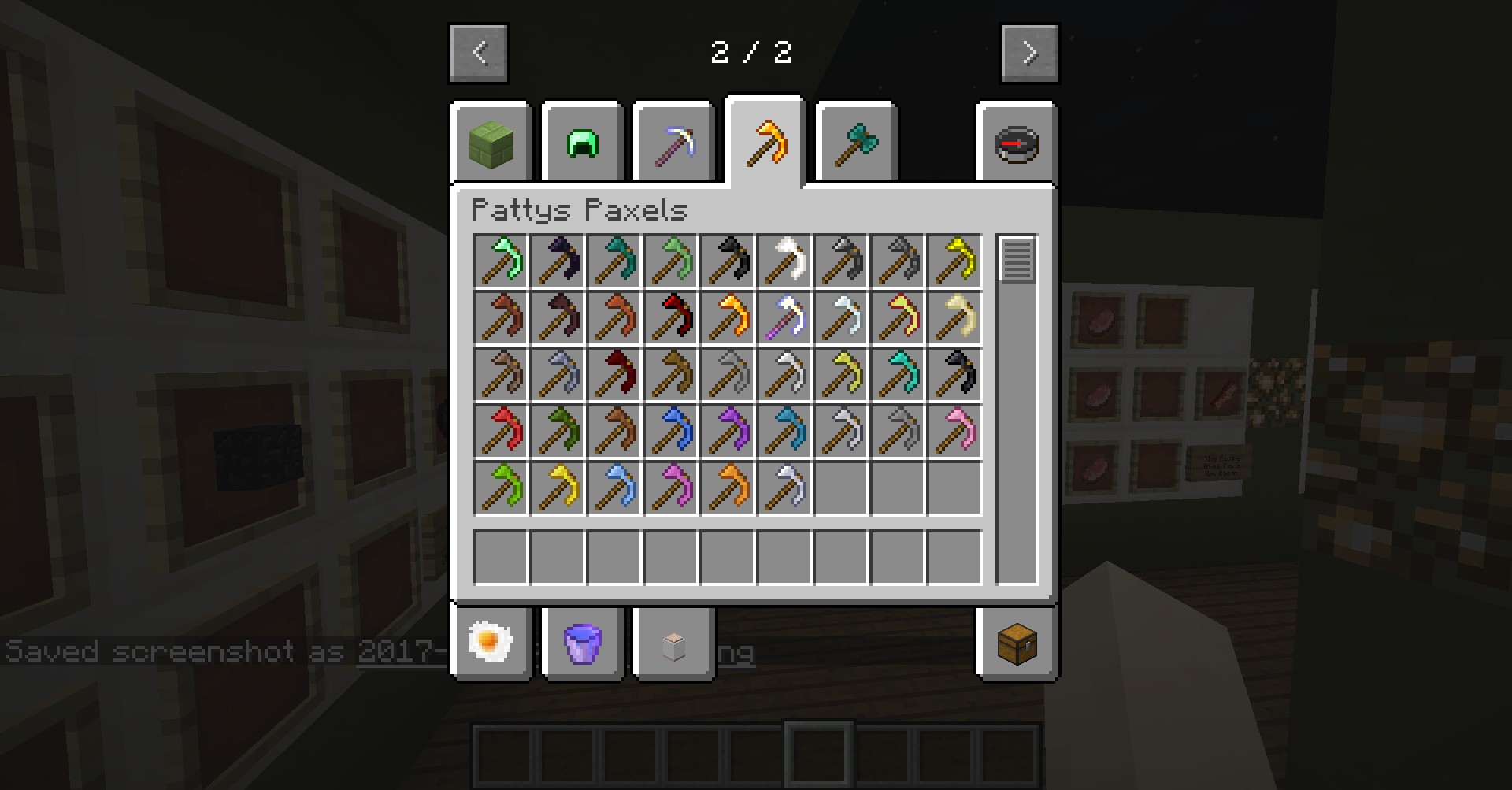
Task: Take the cream-colored paxel
Action: point(955,317)
